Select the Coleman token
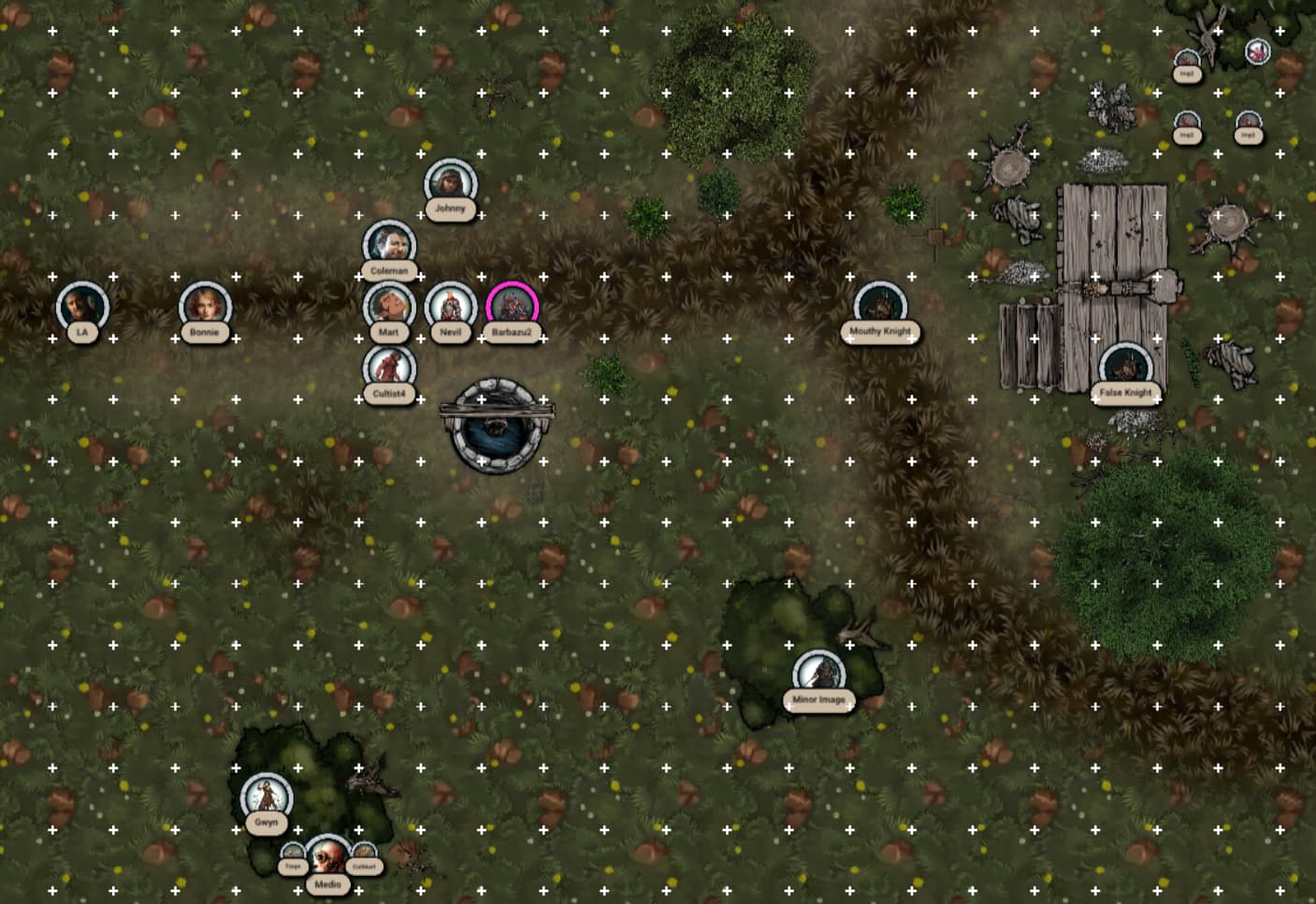This screenshot has height=904, width=1316. 389,245
